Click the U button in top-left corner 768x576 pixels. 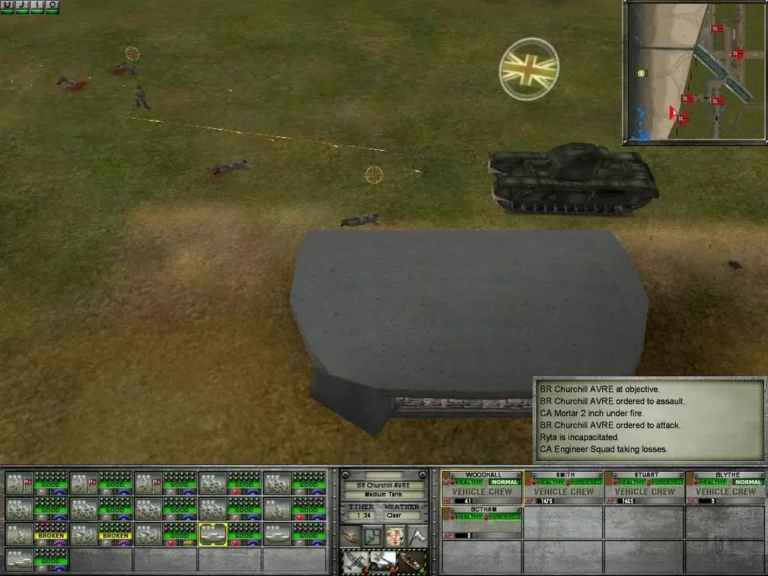pos(7,7)
